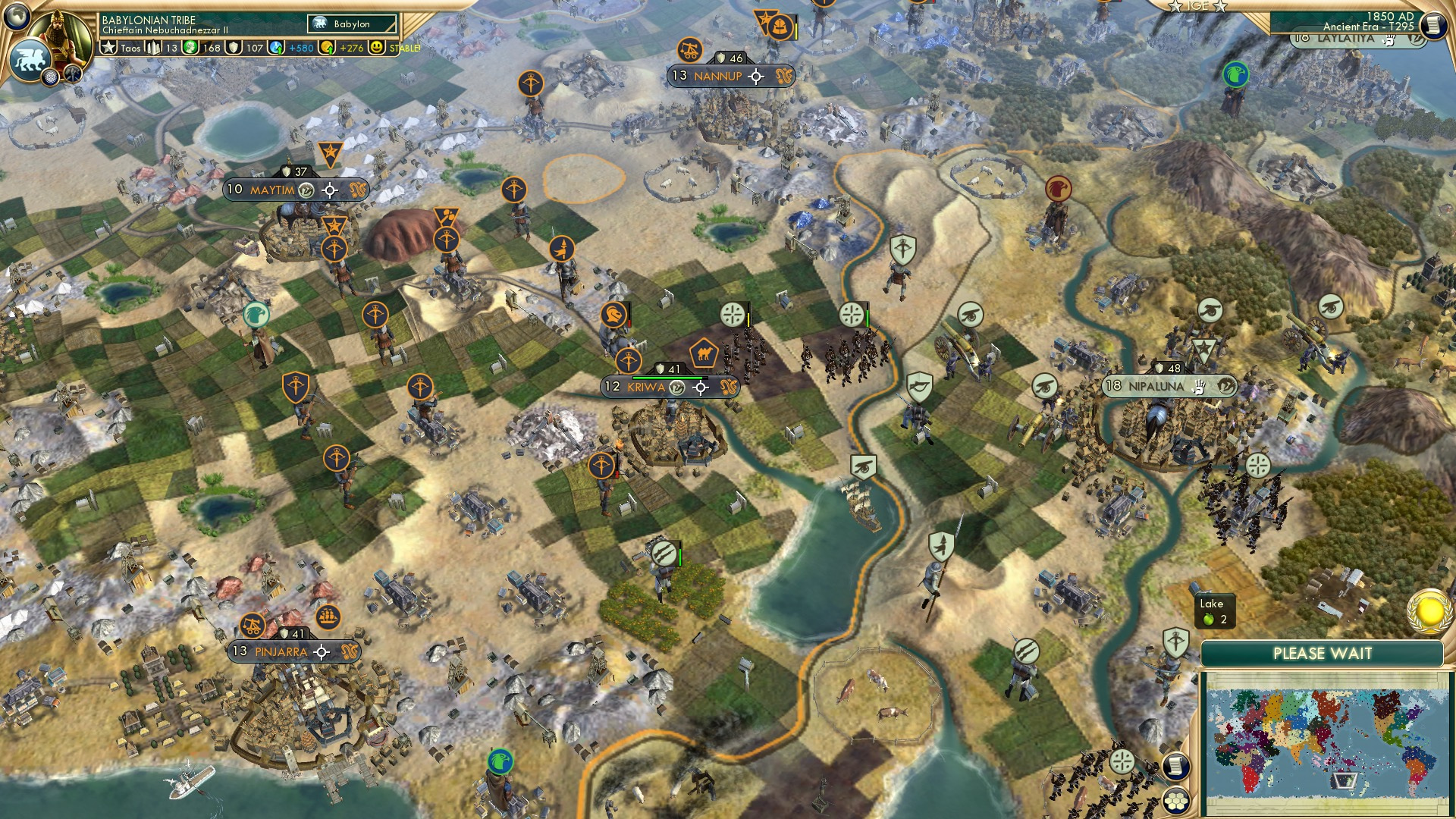Expand the turn scroll dropdown beside 1850 AD
Viewport: 1456px width, 819px height.
tap(1436, 24)
